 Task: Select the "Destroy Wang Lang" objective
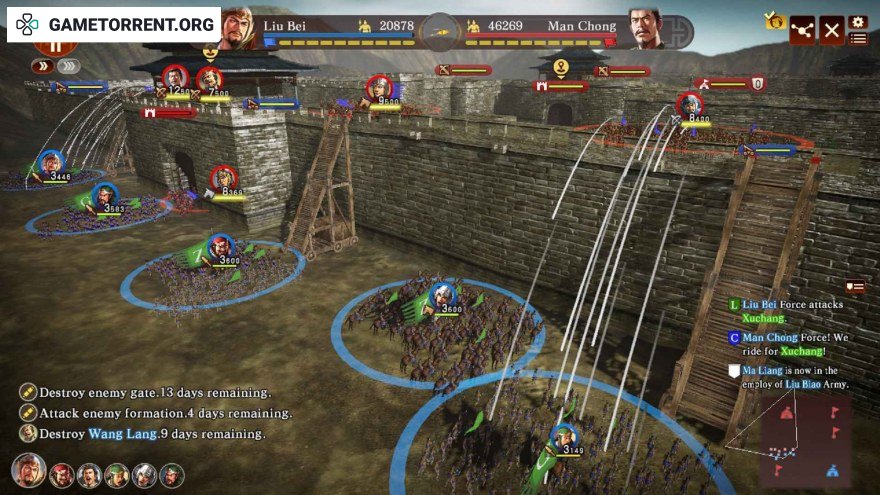point(142,434)
